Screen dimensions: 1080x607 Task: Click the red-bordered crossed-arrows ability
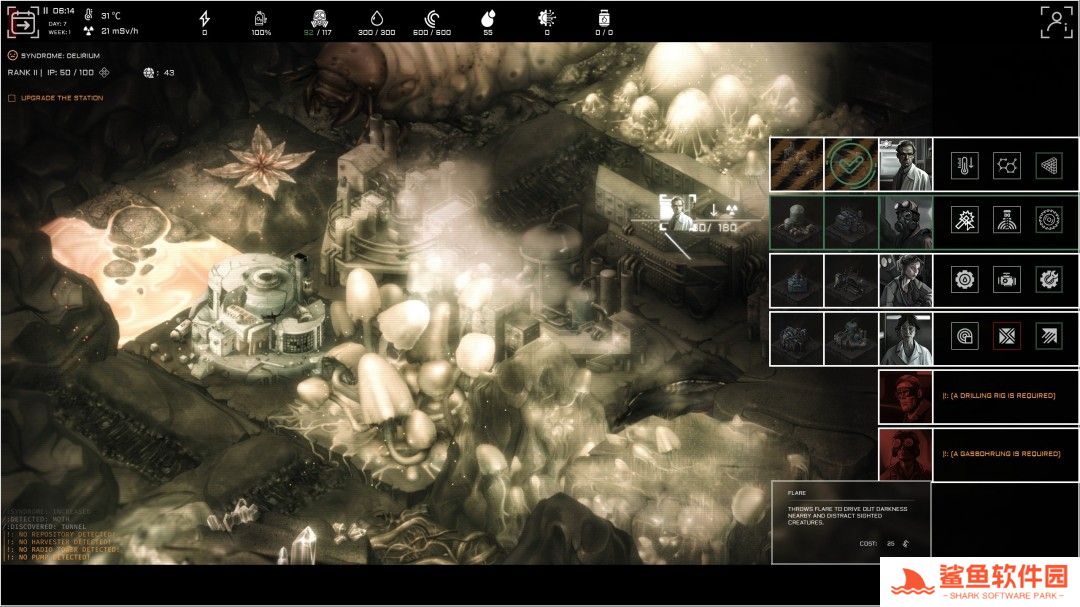[1006, 338]
